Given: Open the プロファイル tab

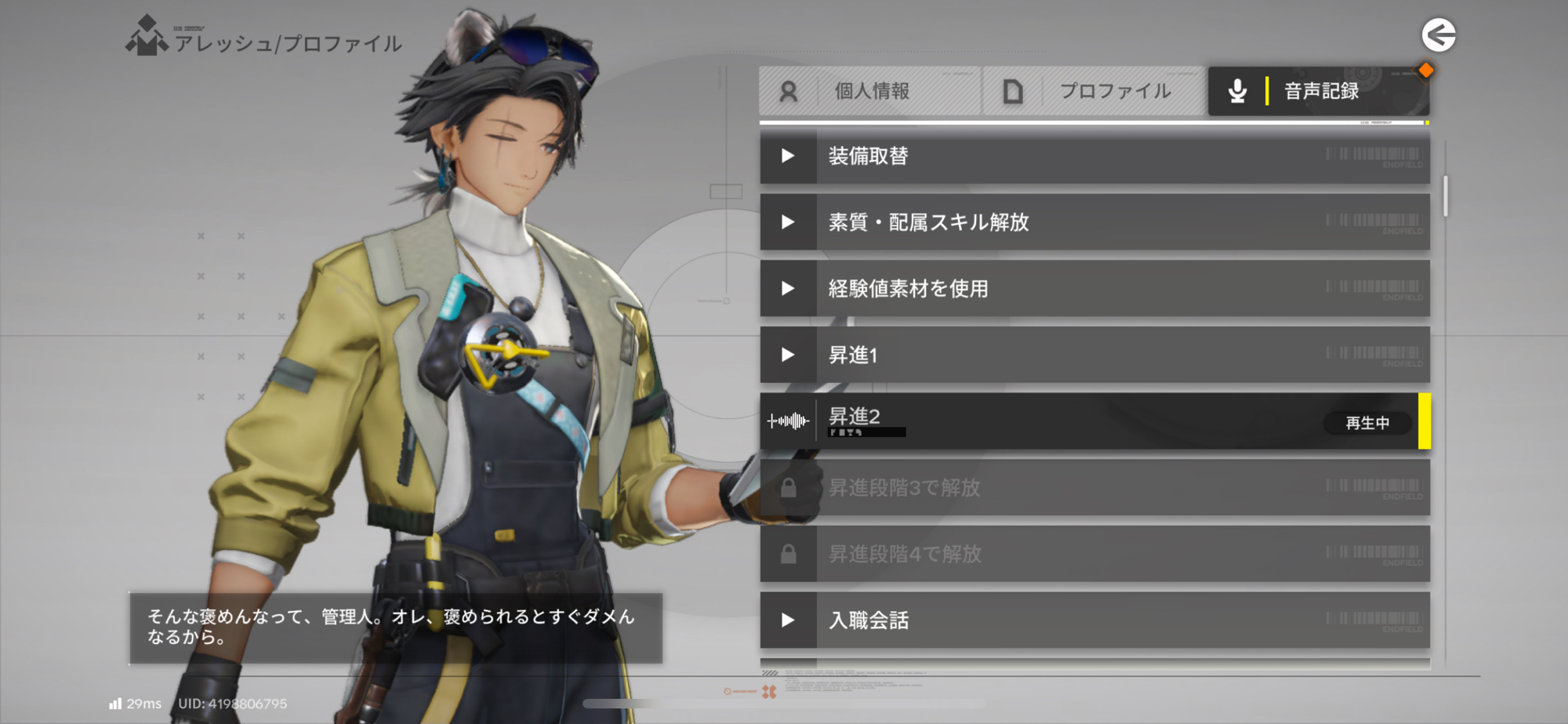Looking at the screenshot, I should (1094, 91).
